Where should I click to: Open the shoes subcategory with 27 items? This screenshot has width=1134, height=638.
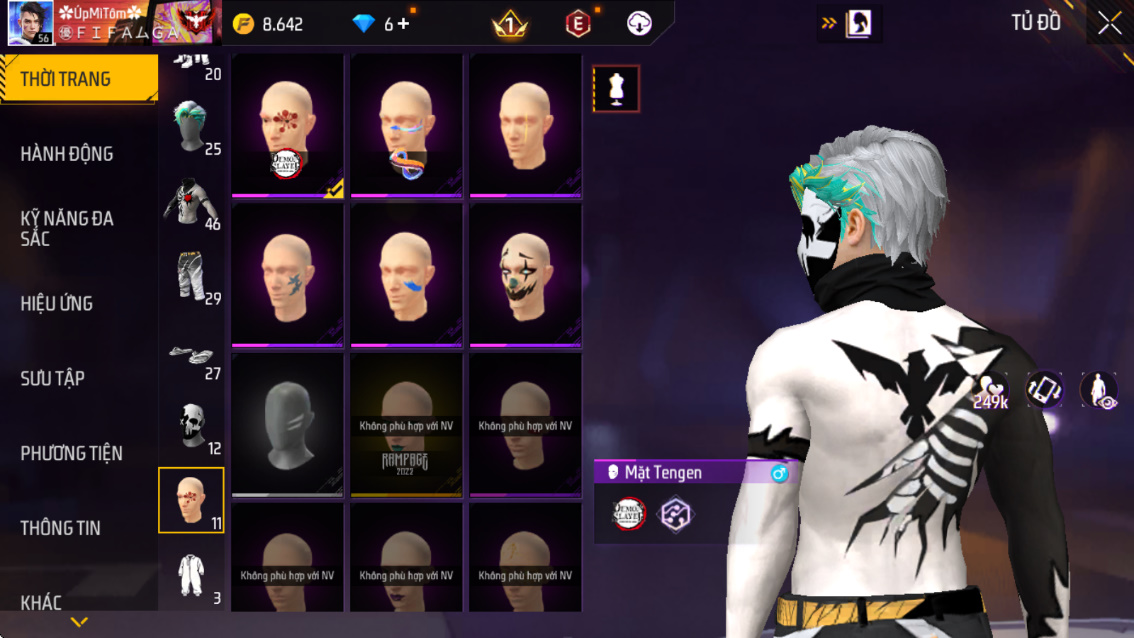[191, 352]
